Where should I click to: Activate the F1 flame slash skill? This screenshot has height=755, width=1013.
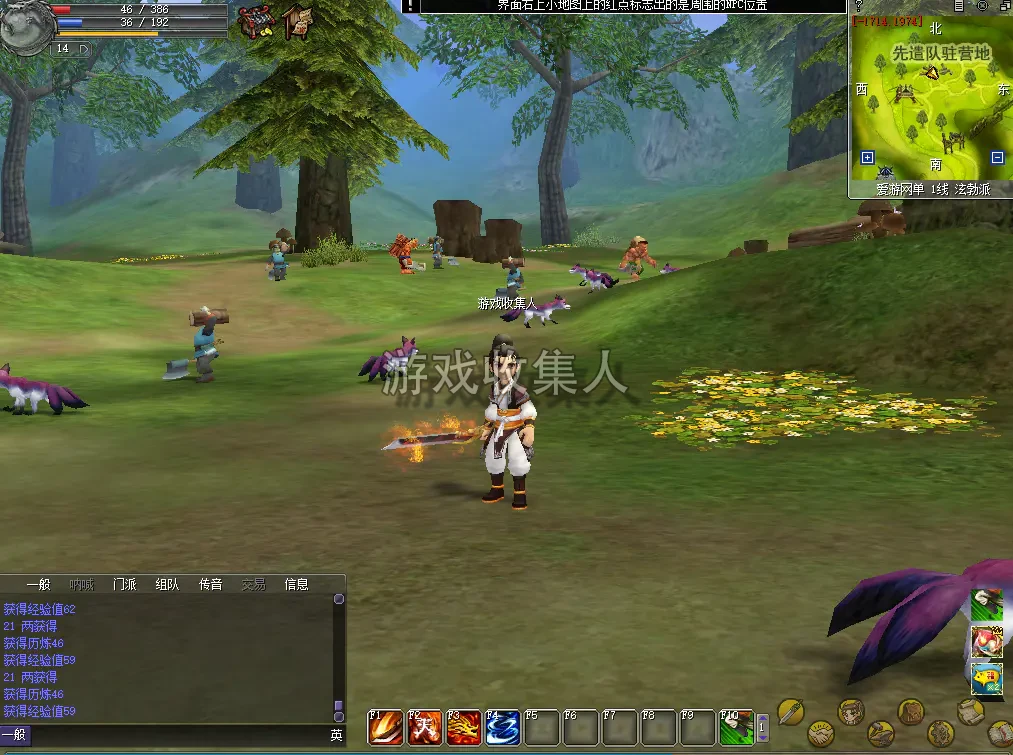pyautogui.click(x=385, y=728)
